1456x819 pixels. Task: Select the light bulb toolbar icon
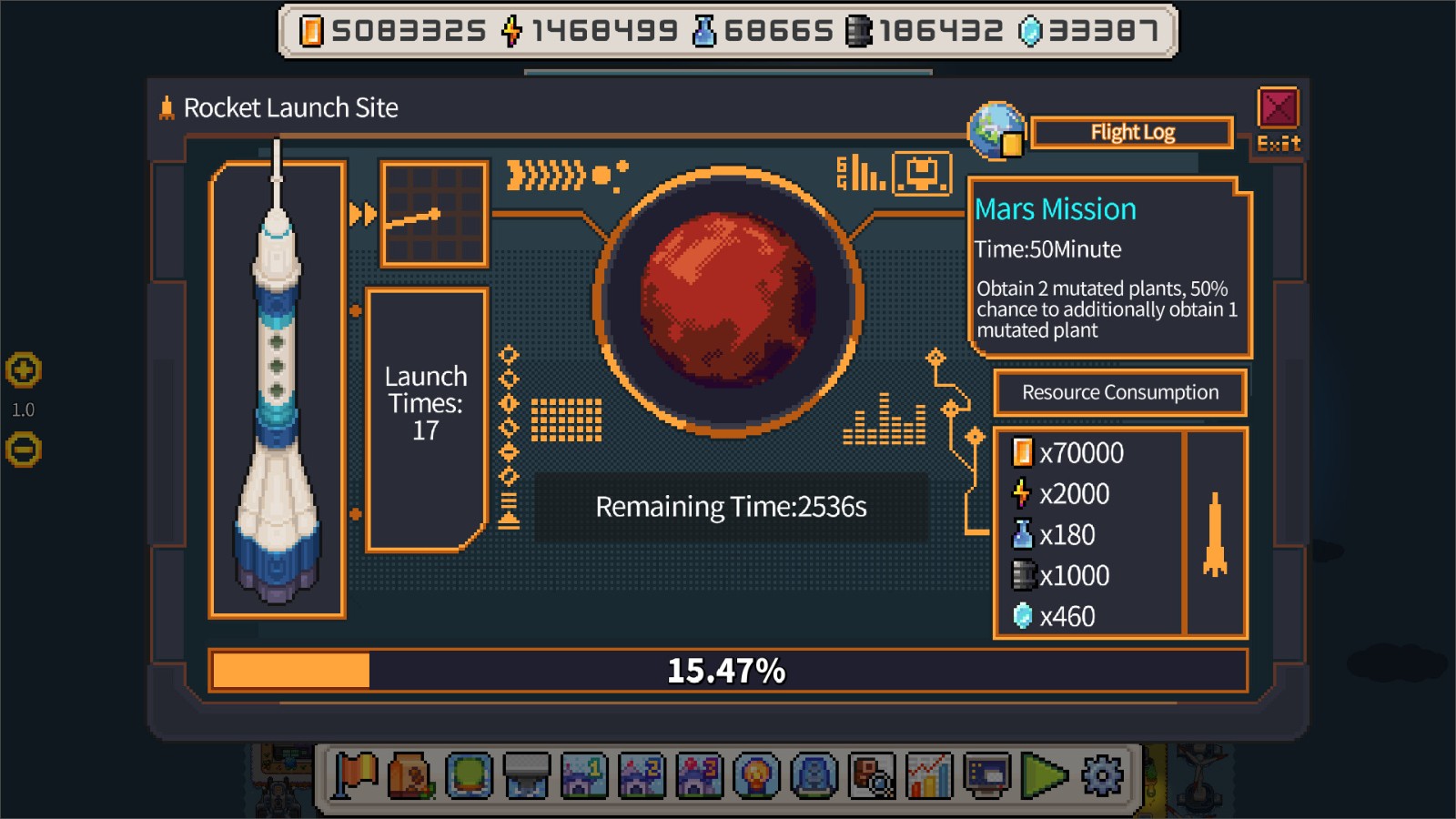point(756,776)
